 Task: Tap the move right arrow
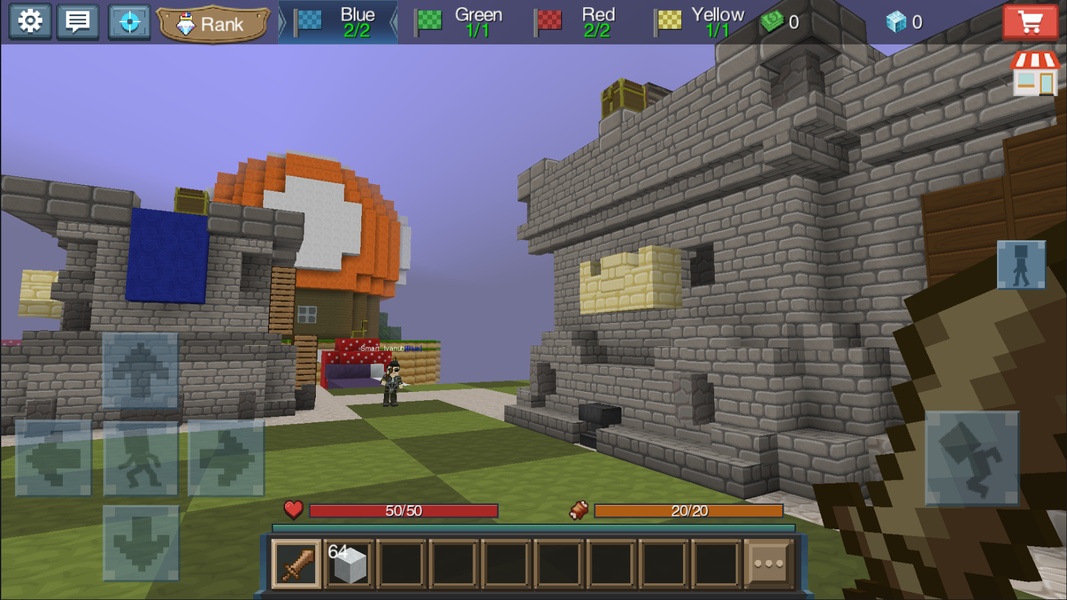point(226,458)
